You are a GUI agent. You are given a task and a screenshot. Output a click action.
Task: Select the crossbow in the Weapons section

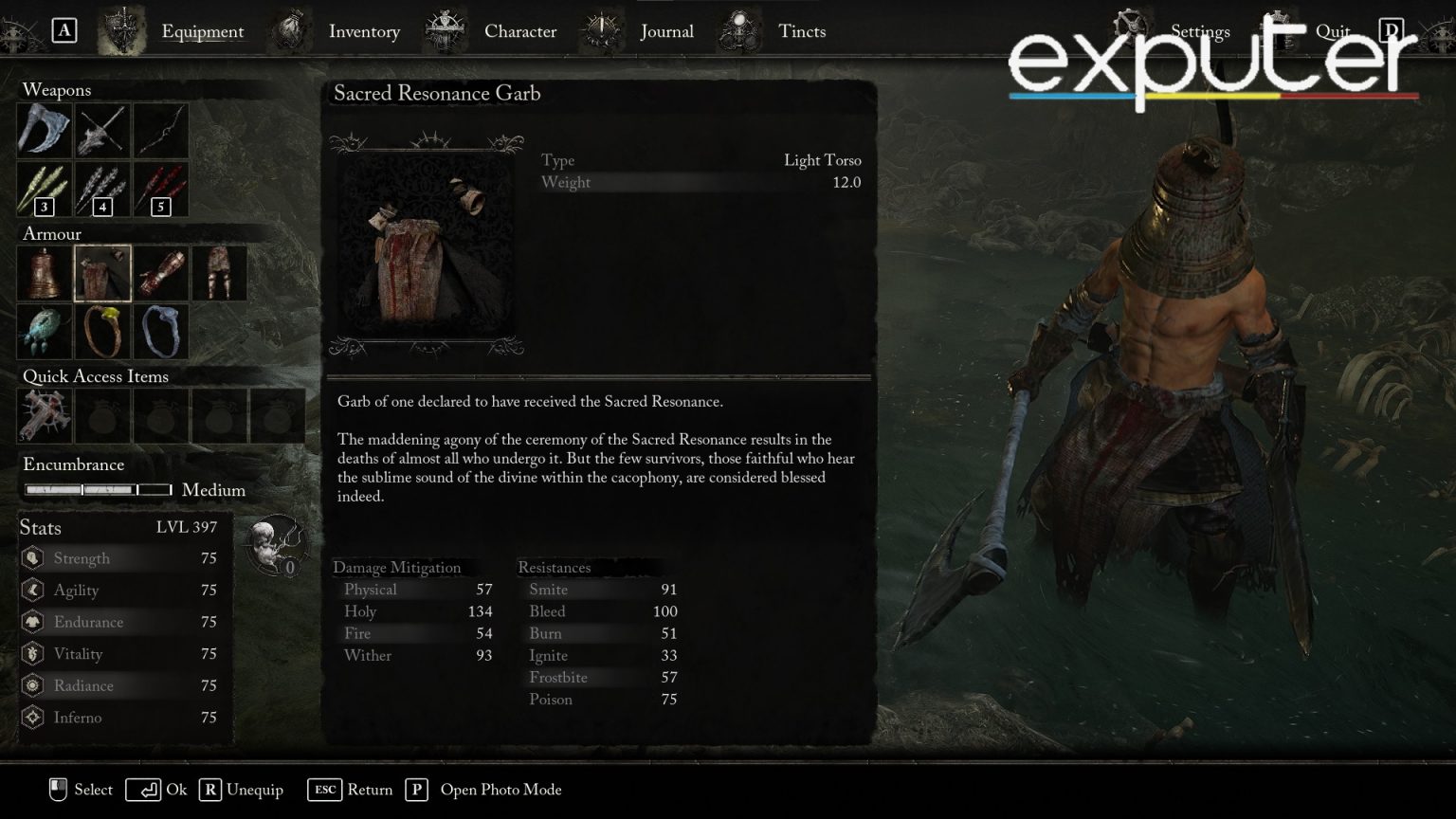click(102, 130)
